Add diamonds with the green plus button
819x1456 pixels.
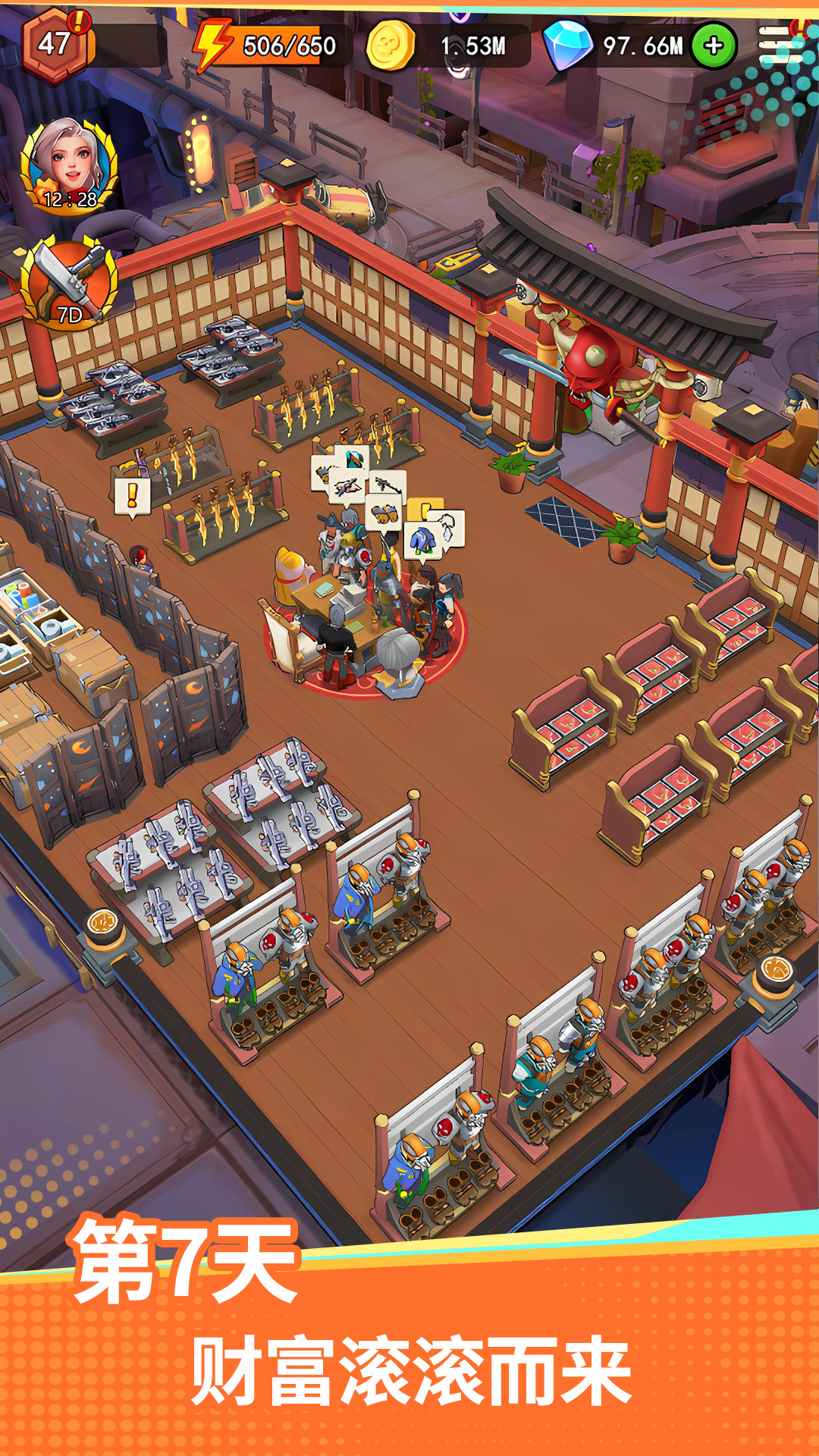[713, 46]
